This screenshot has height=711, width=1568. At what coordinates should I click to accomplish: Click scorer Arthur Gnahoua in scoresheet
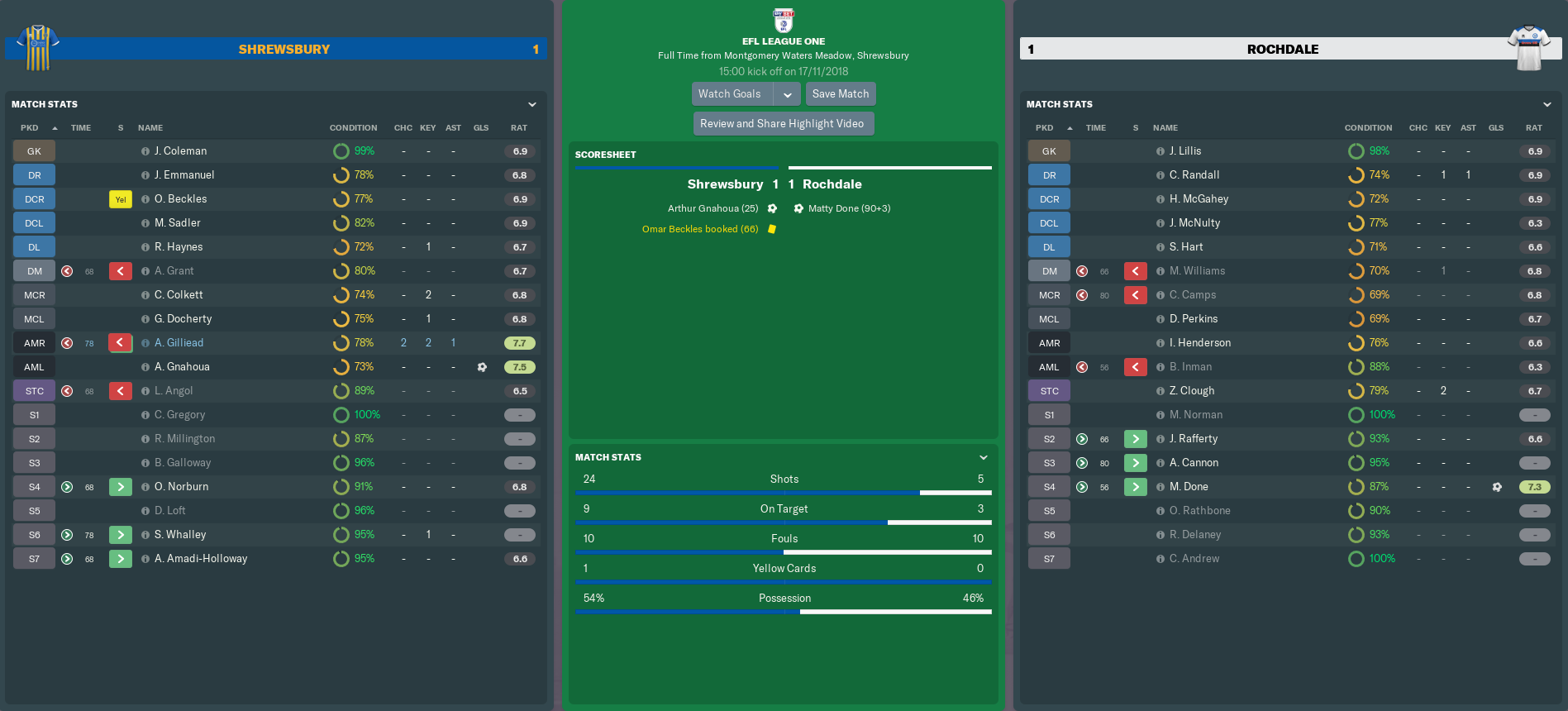pos(713,208)
